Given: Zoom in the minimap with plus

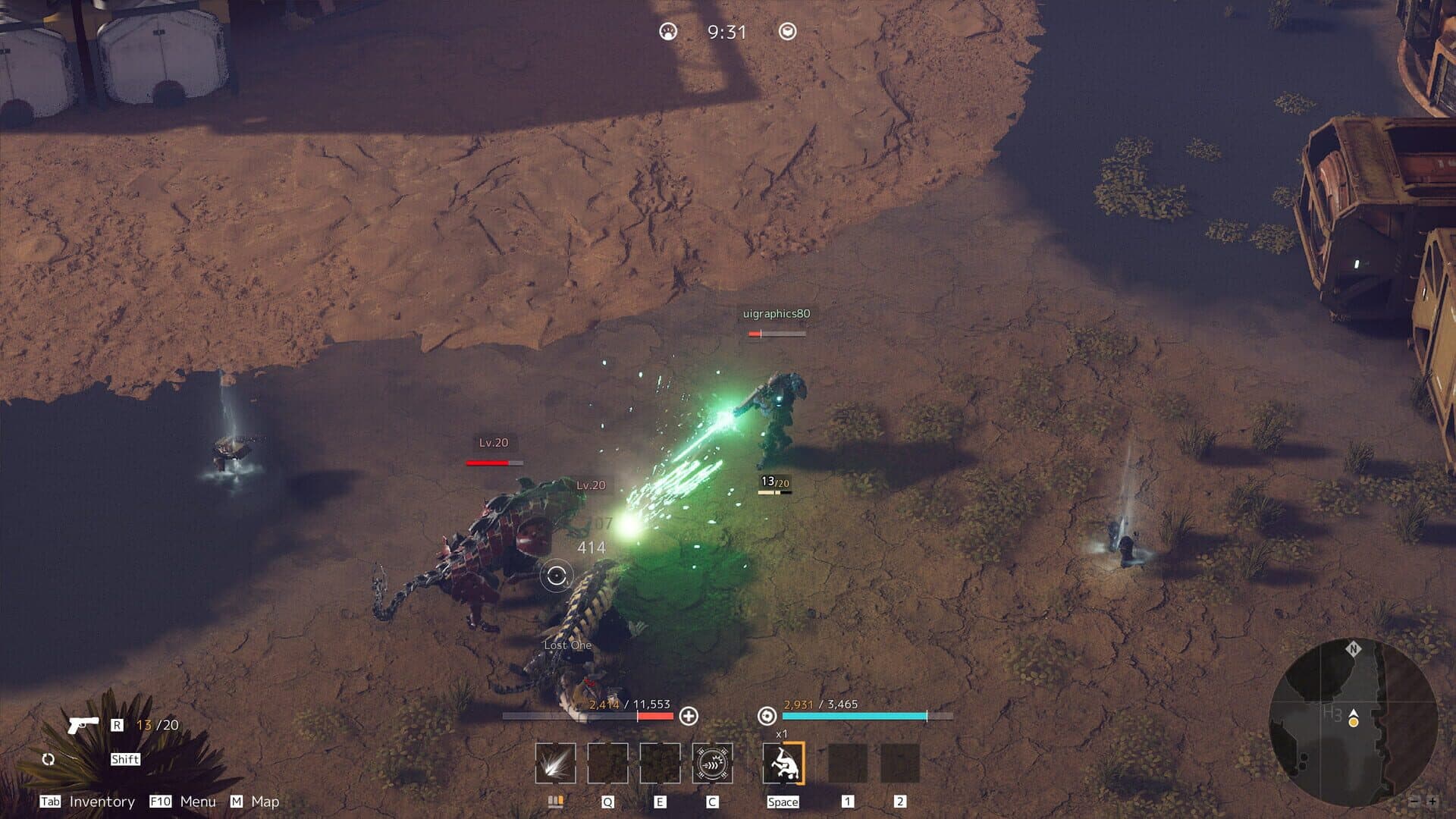Looking at the screenshot, I should (1432, 801).
